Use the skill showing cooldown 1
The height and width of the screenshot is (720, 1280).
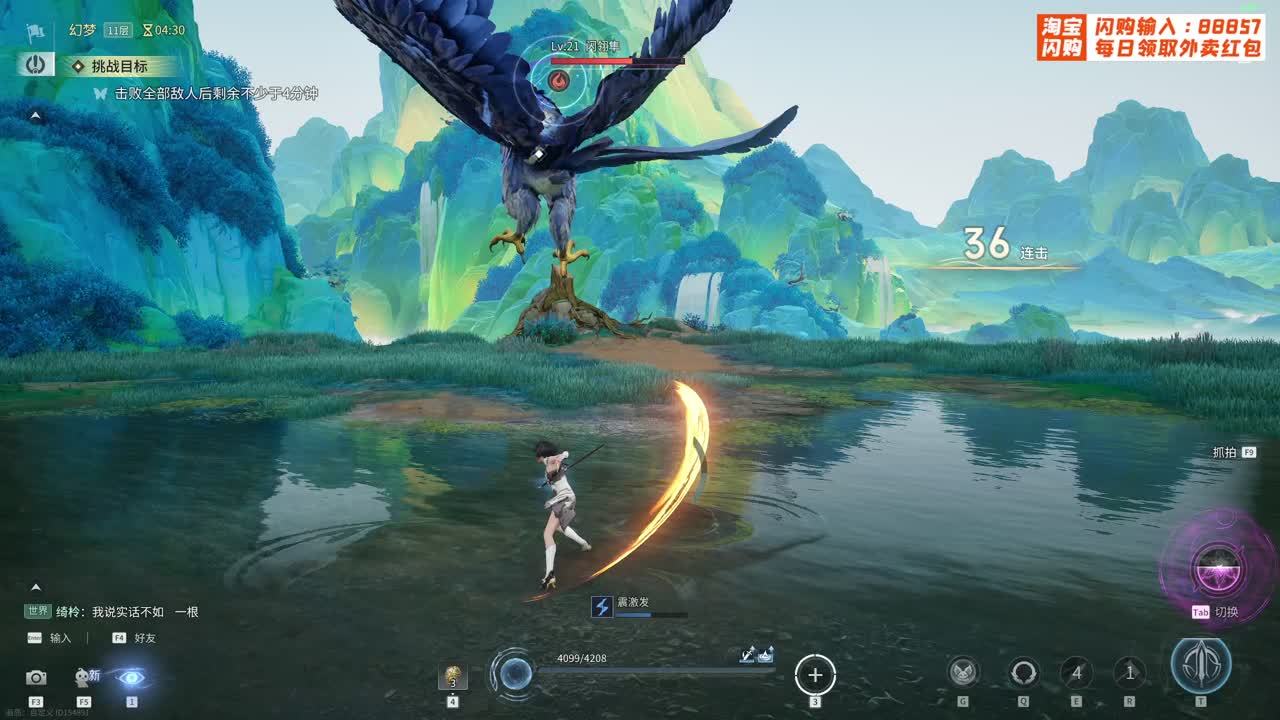1129,672
